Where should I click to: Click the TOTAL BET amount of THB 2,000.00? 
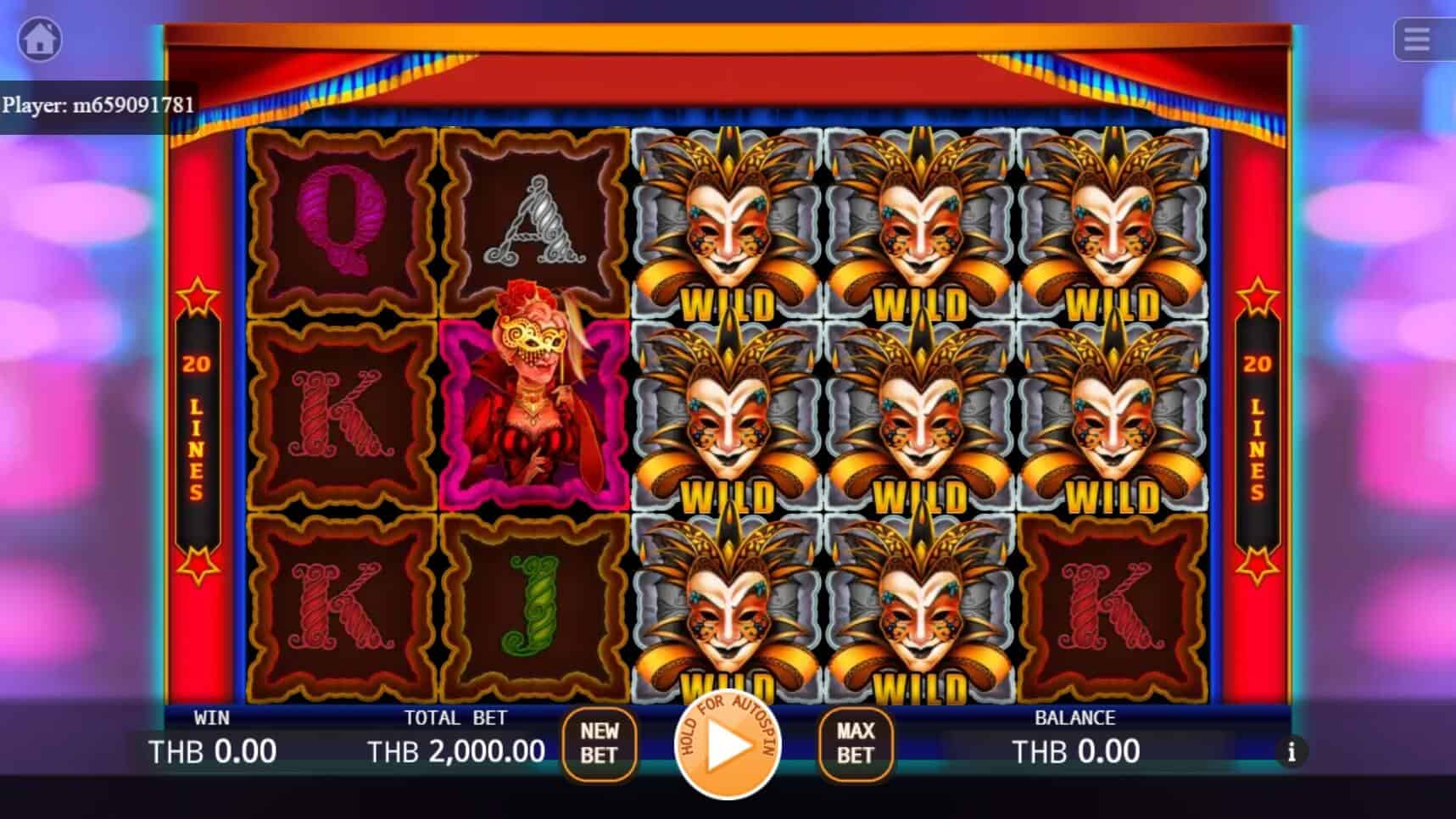[456, 750]
